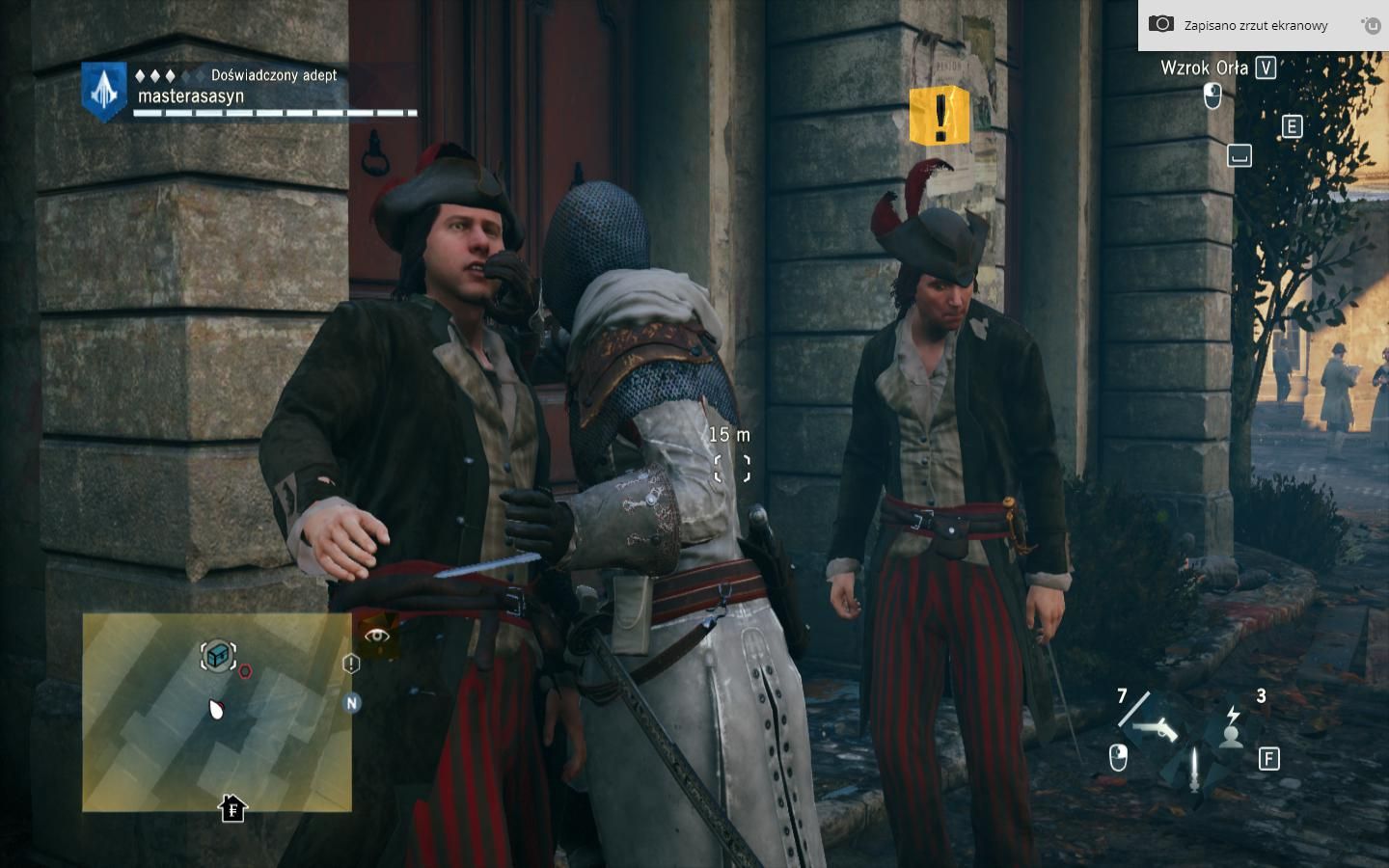The height and width of the screenshot is (868, 1389).
Task: Activate the assassin group skill icon
Action: (x=1232, y=729)
